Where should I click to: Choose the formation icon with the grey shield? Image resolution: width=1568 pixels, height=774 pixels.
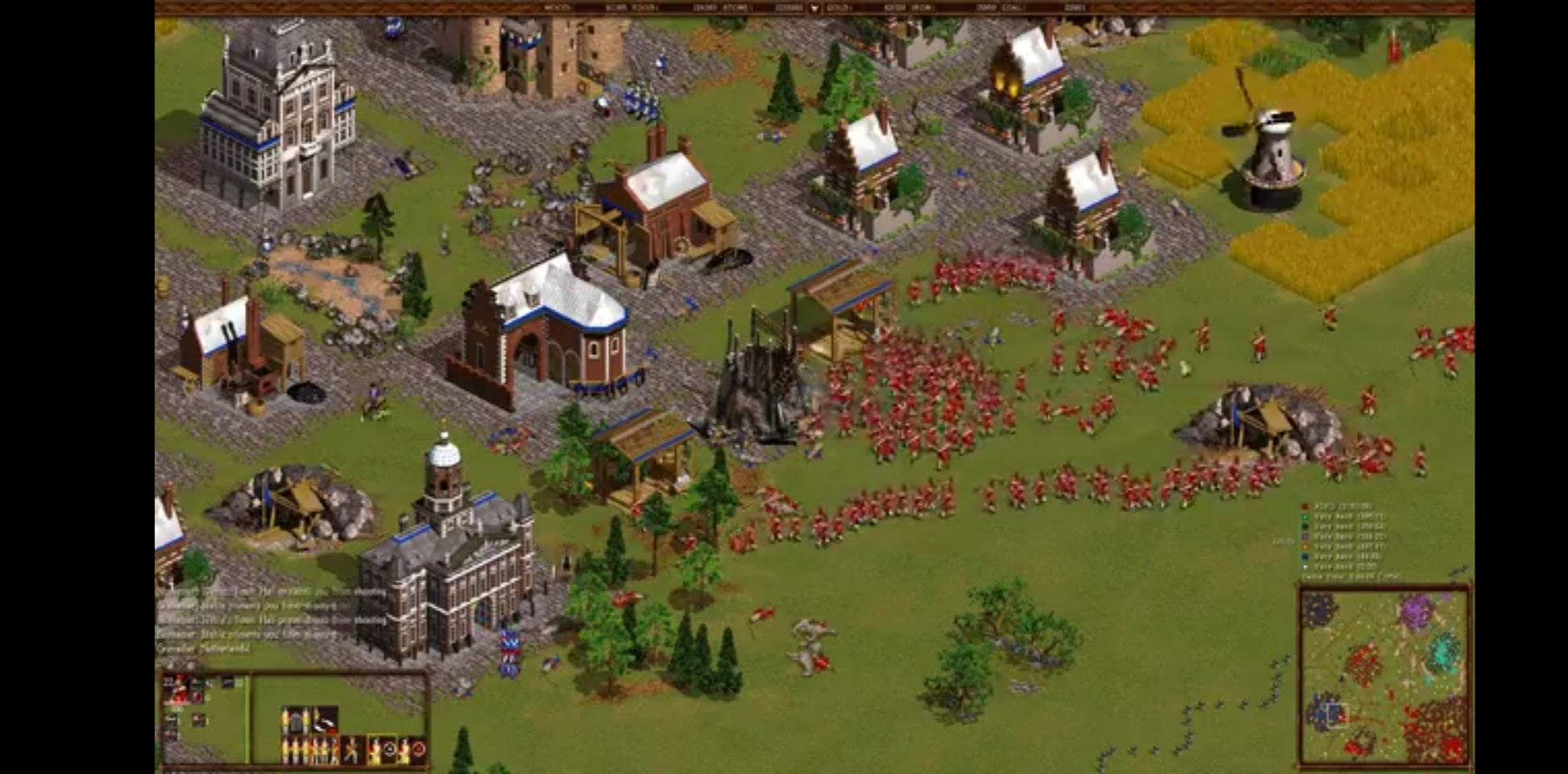coord(295,720)
